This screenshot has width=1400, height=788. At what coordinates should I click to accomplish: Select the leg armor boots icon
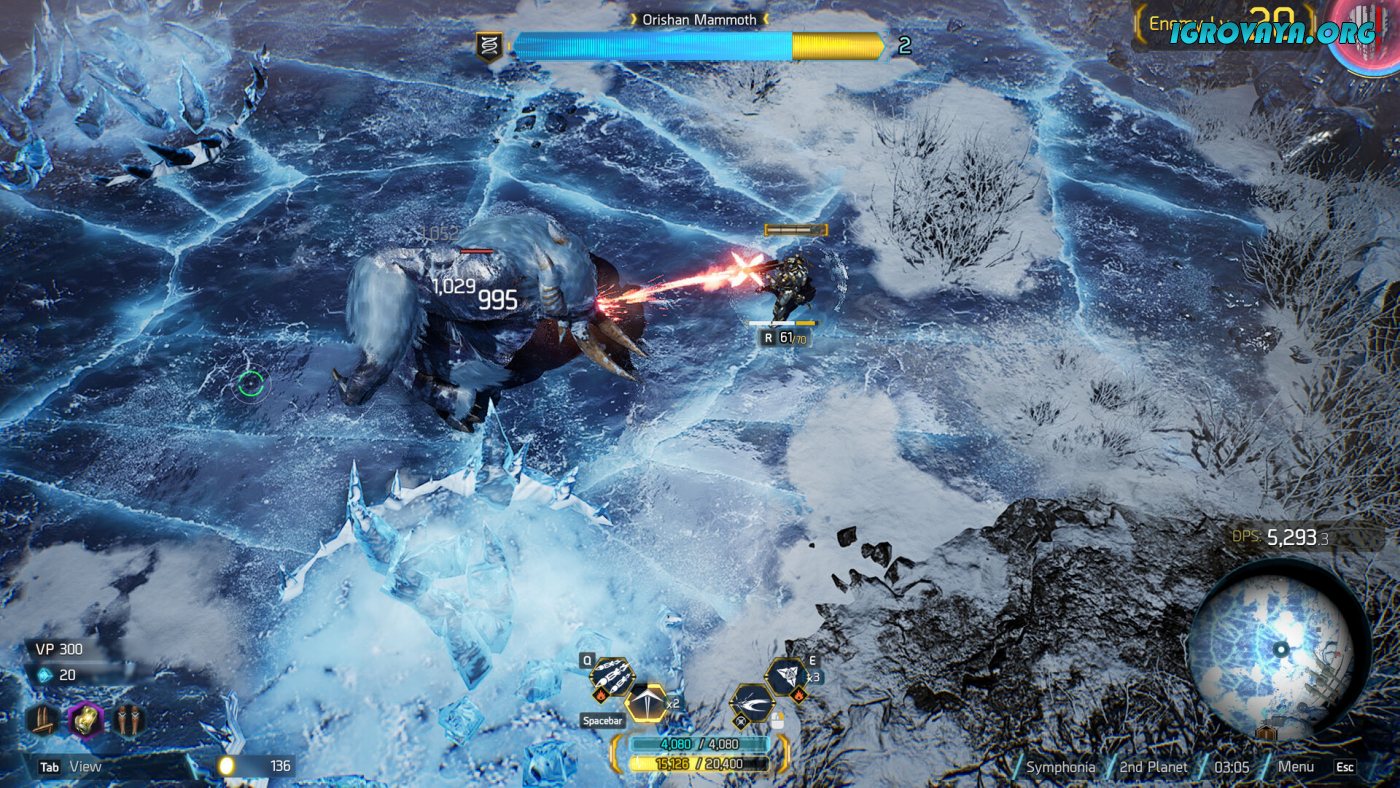(x=129, y=719)
